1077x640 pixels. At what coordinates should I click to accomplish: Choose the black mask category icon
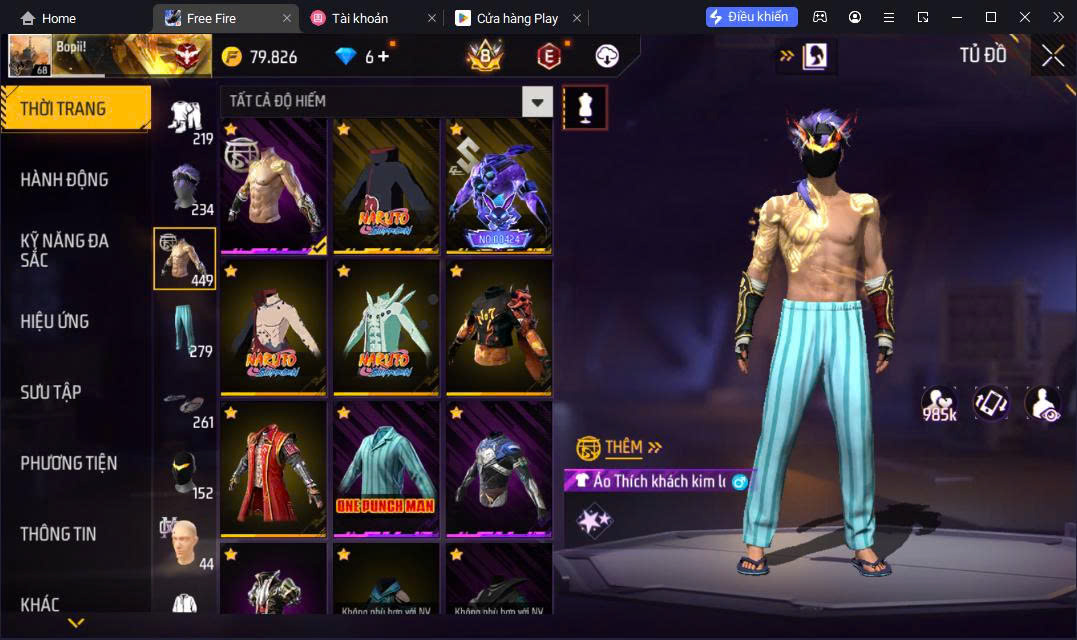point(186,472)
